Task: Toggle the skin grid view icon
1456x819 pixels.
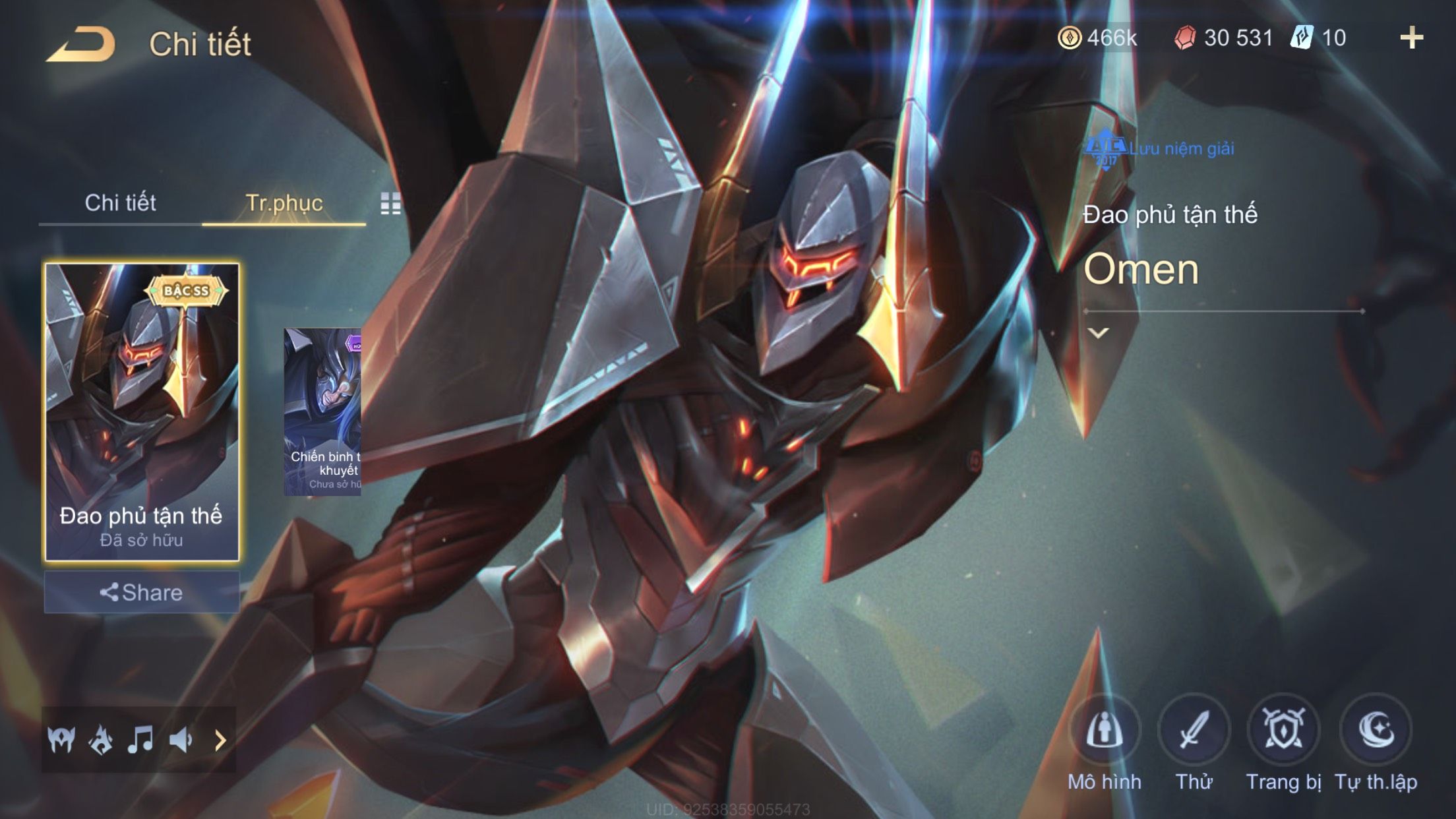Action: tap(390, 204)
